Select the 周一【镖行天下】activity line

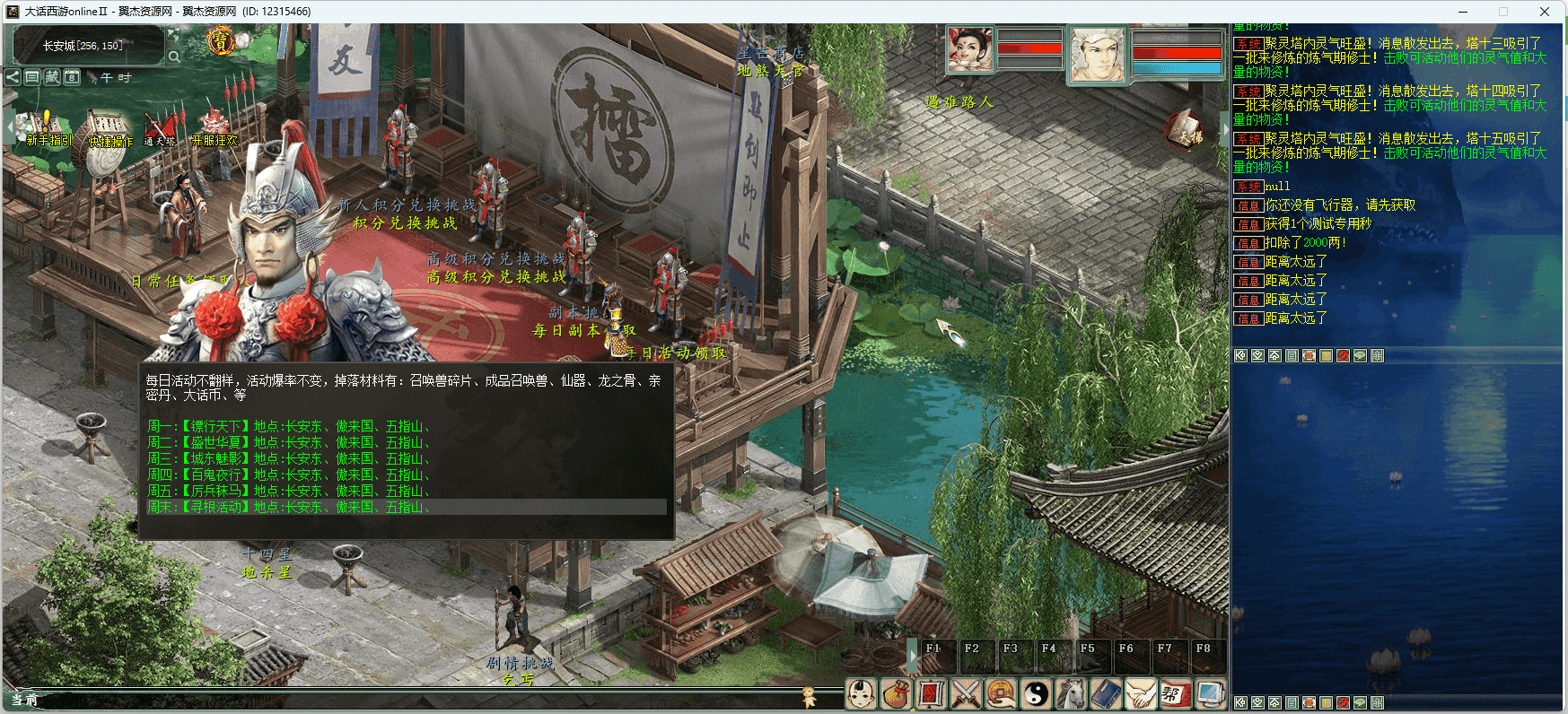(x=289, y=426)
